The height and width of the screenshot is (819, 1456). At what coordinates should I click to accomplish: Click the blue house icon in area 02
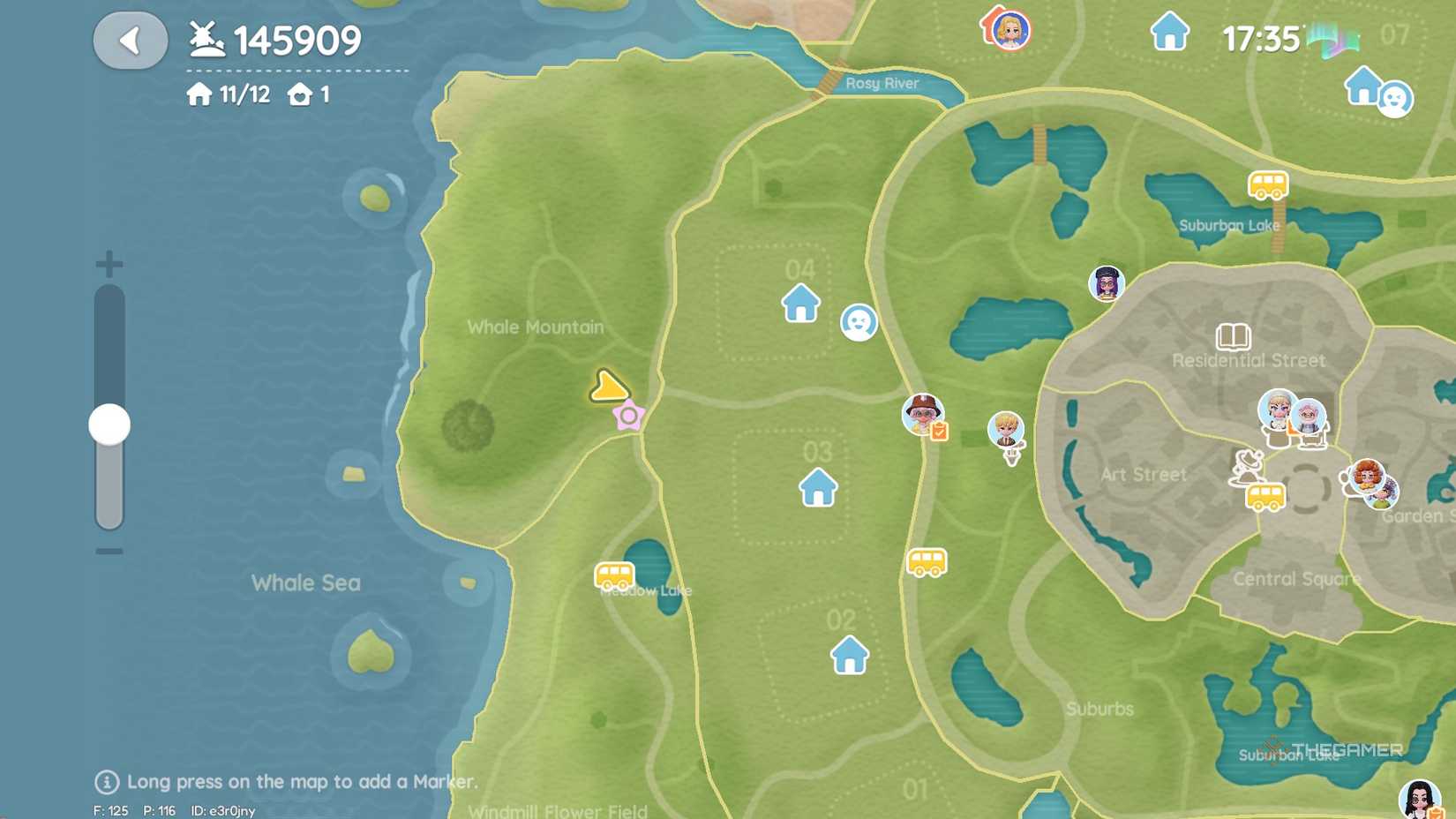pyautogui.click(x=850, y=656)
